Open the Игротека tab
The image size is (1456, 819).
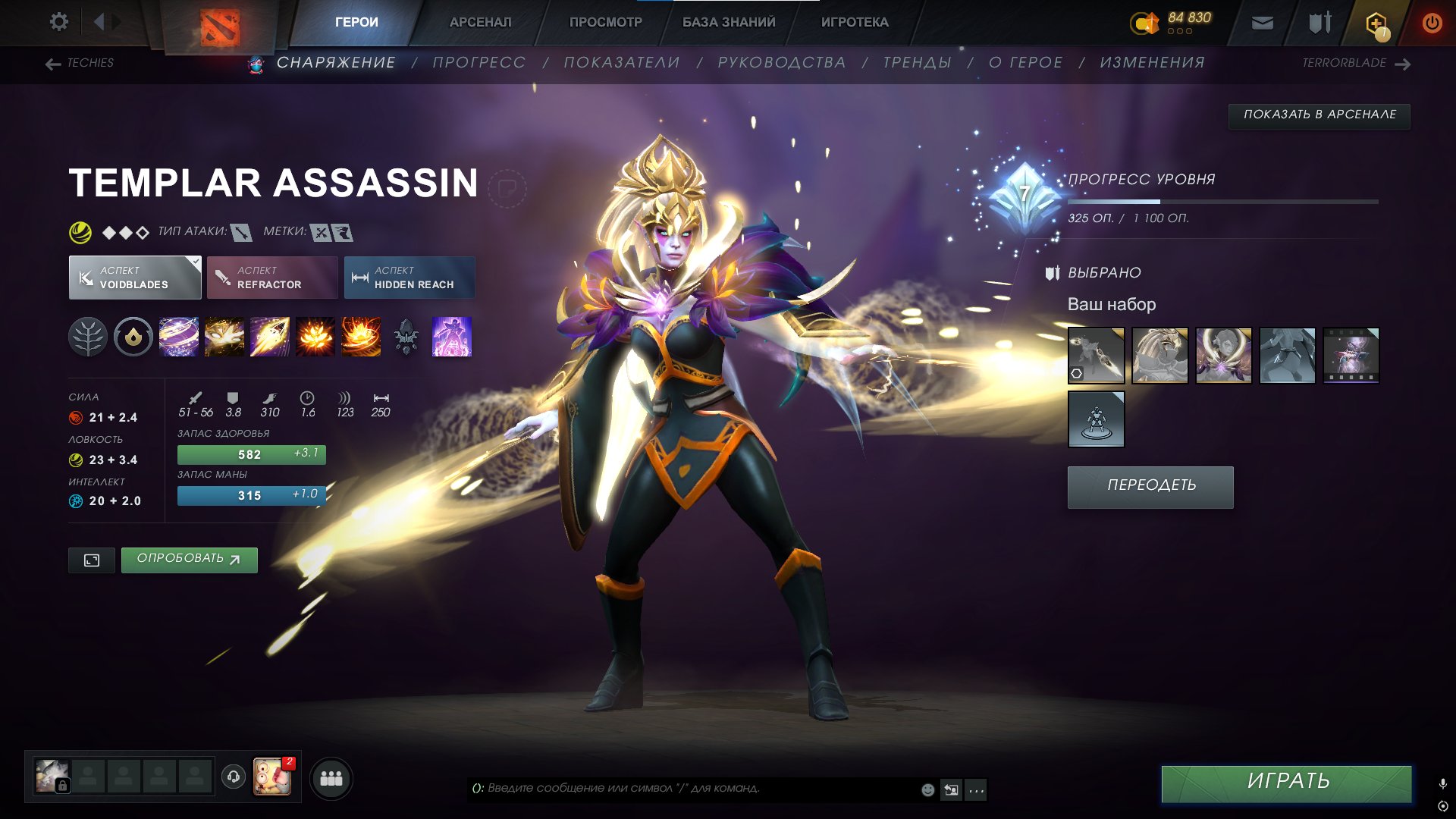[x=854, y=22]
